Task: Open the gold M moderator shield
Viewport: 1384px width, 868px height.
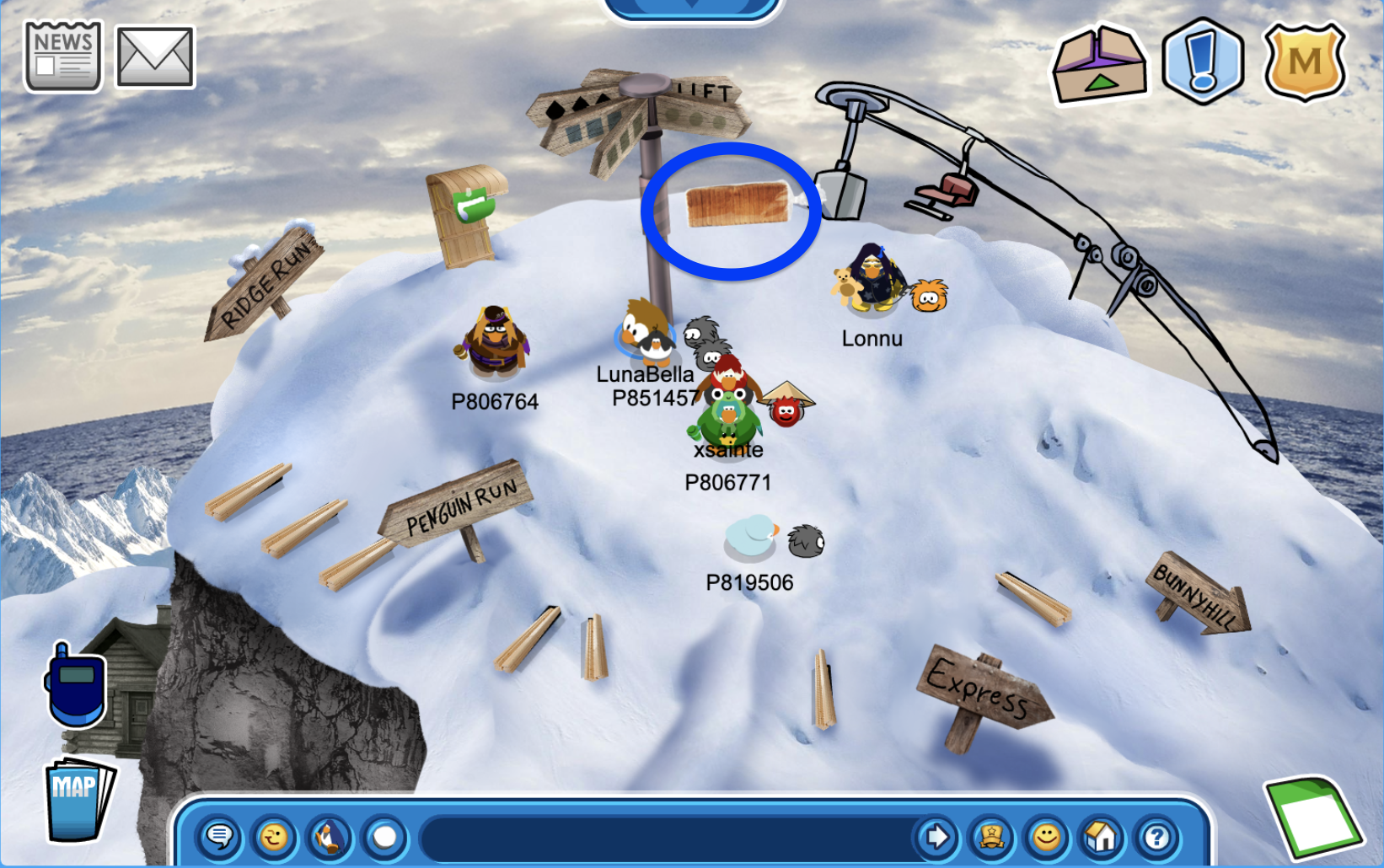Action: click(x=1304, y=61)
